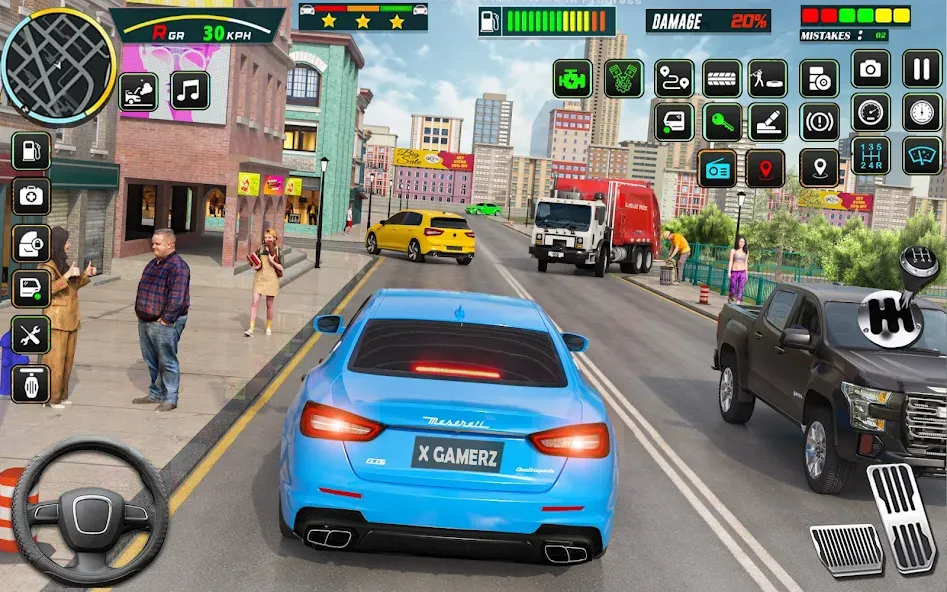Open the gear shift pattern button
The image size is (947, 592).
(871, 155)
